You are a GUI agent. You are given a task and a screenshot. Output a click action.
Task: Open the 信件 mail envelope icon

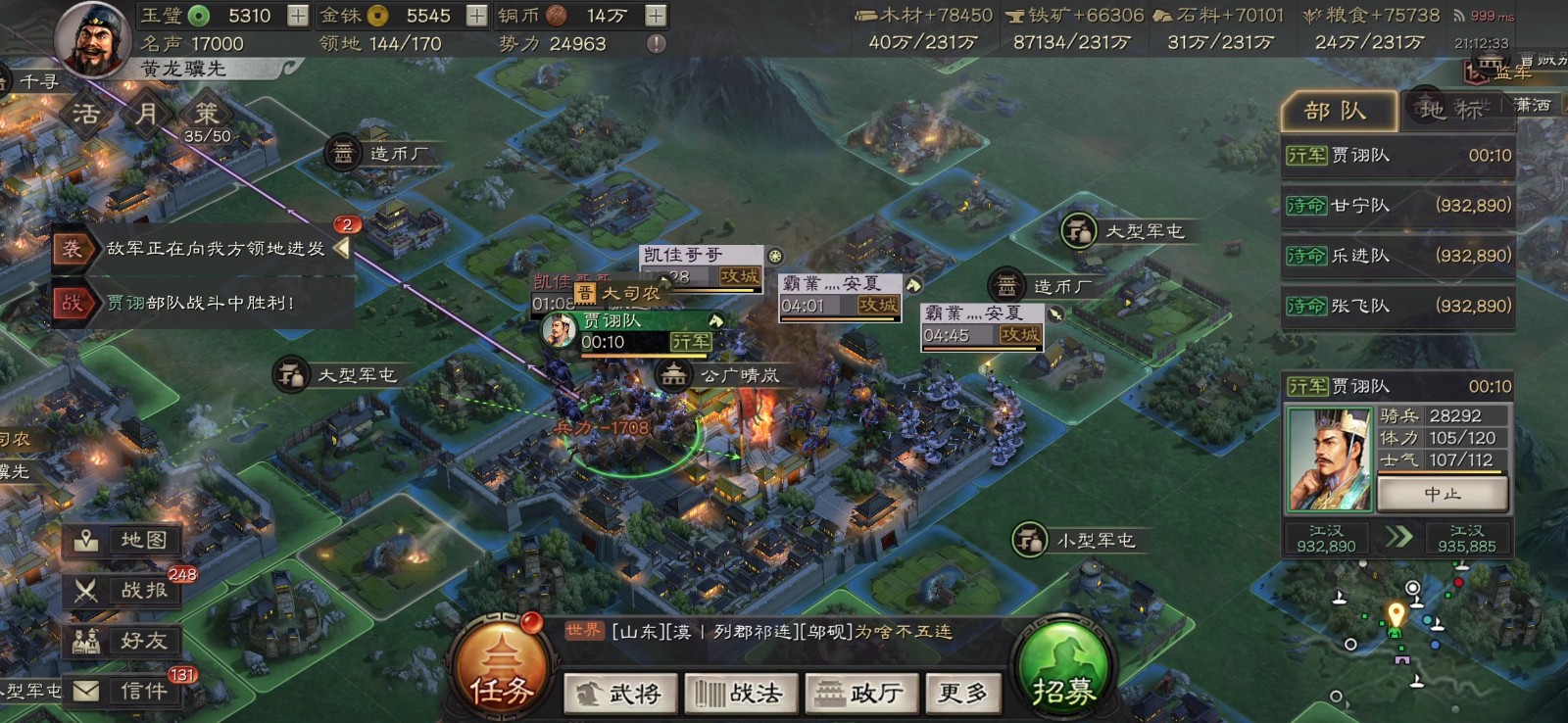click(118, 692)
